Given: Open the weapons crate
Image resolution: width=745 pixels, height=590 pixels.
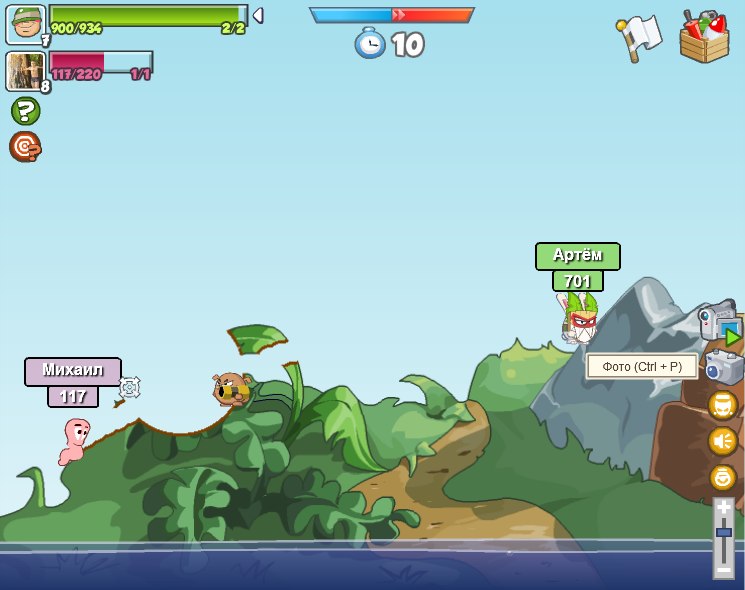Looking at the screenshot, I should tap(704, 37).
